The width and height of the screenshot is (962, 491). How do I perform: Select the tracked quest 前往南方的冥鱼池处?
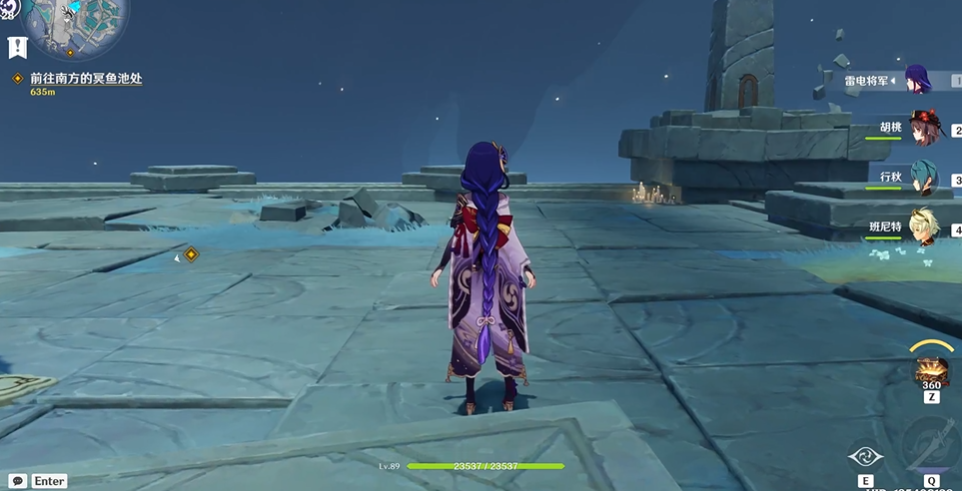pos(86,78)
